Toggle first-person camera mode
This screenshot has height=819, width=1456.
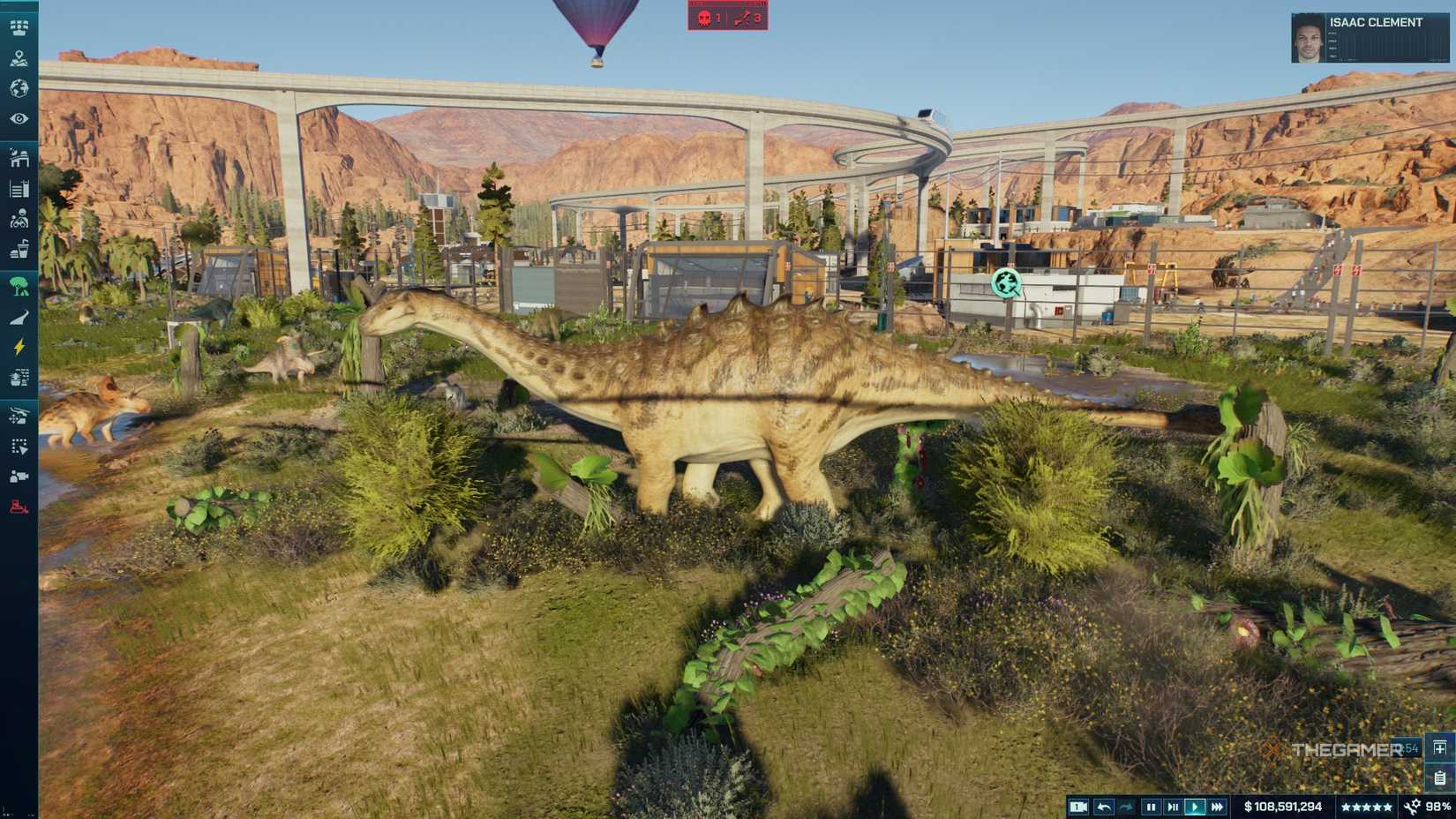[x=1078, y=806]
